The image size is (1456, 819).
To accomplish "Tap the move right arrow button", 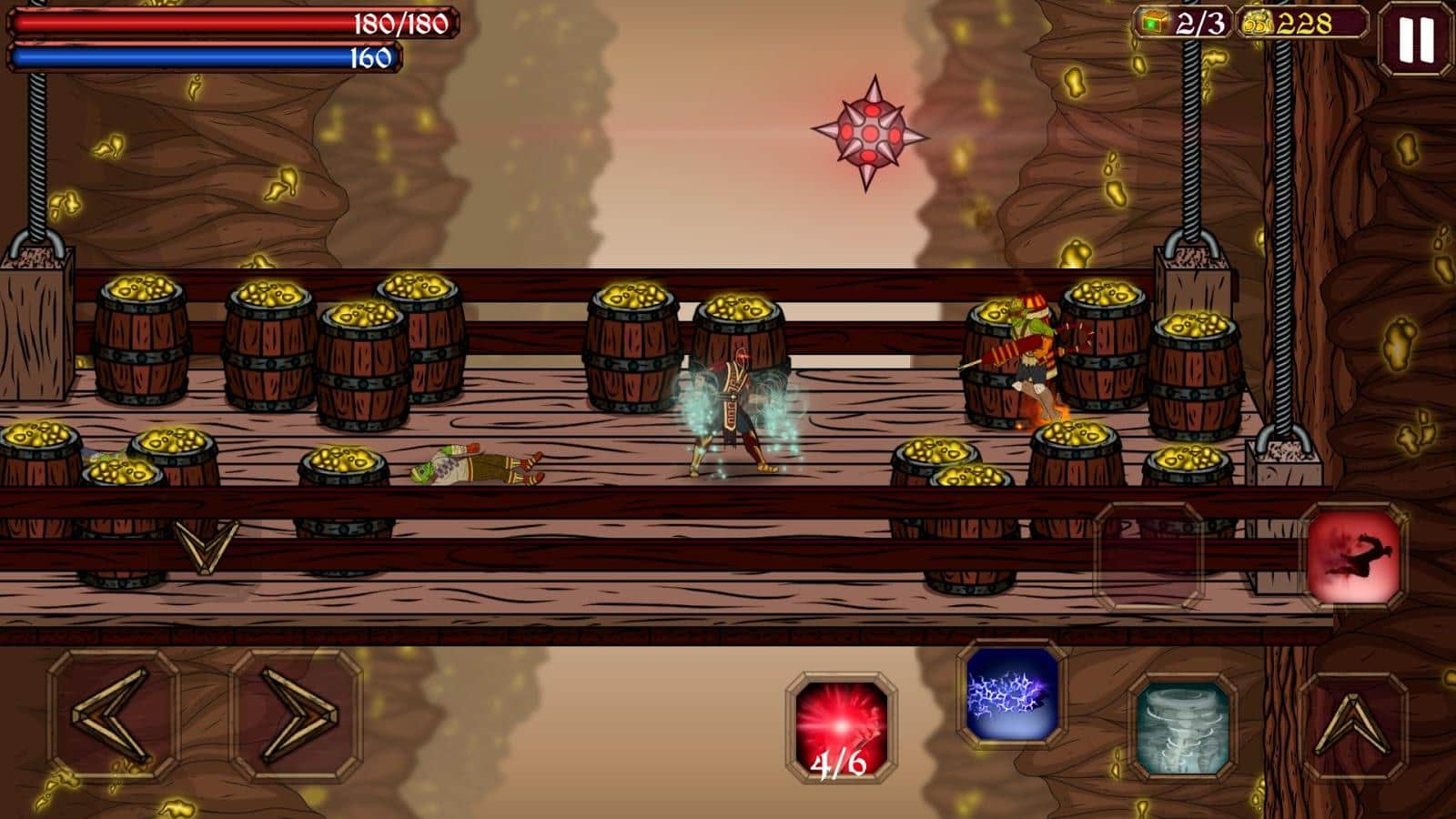I will pos(296,714).
